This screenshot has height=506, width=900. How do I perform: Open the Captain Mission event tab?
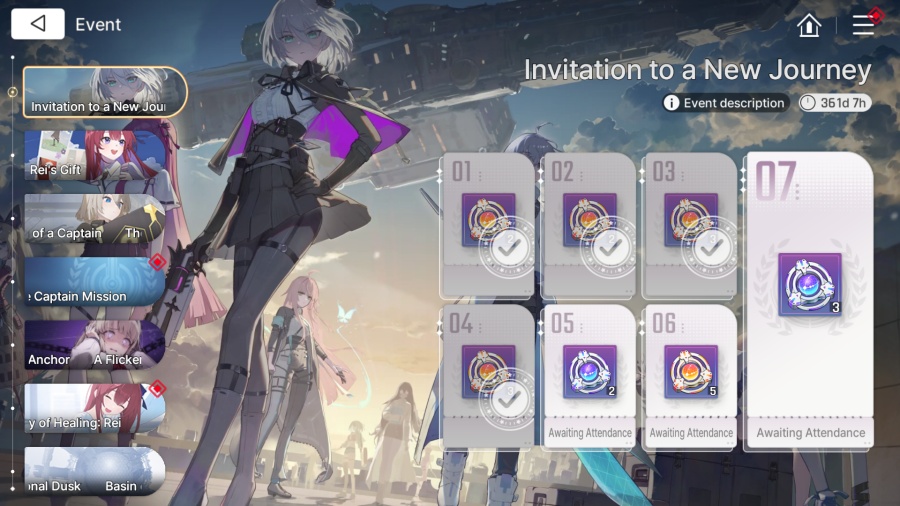[x=95, y=282]
